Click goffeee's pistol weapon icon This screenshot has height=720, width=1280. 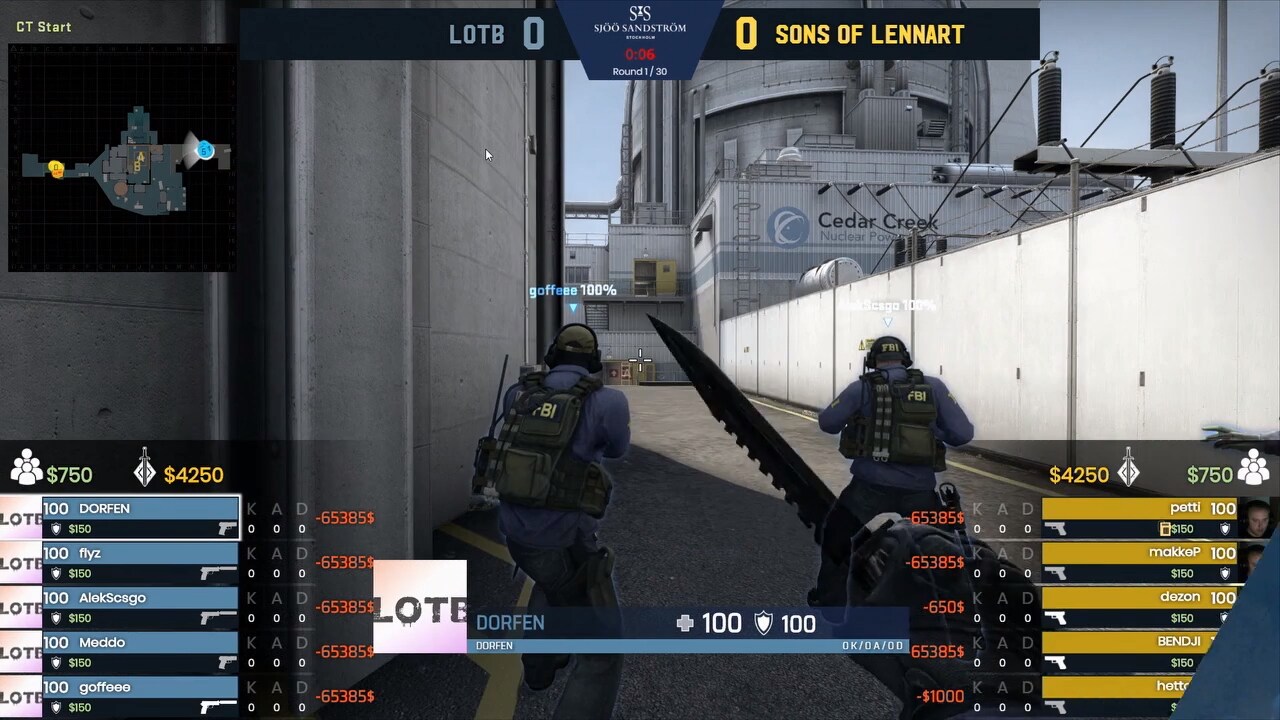(x=218, y=708)
